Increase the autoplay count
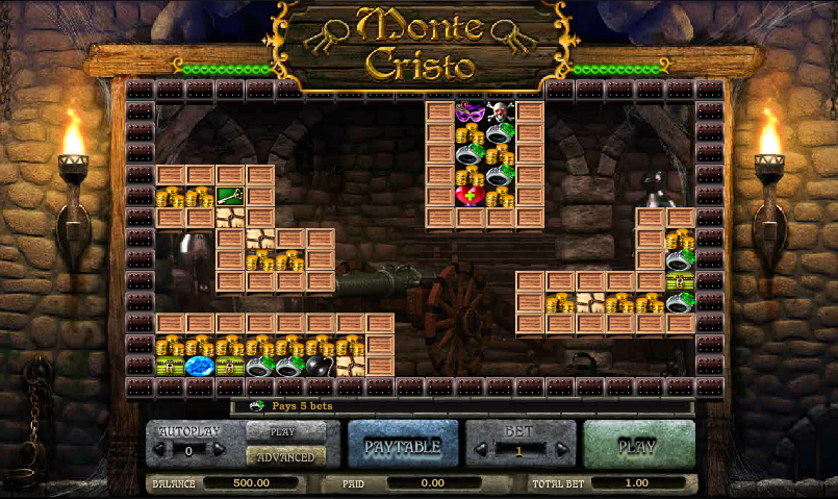This screenshot has width=838, height=499. point(219,450)
